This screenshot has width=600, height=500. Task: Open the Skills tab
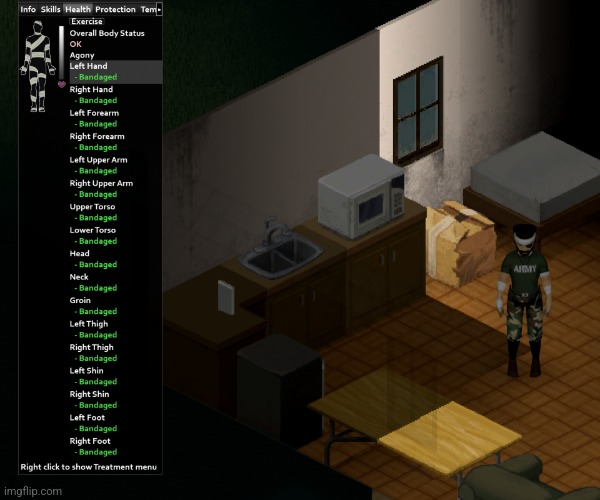point(50,9)
